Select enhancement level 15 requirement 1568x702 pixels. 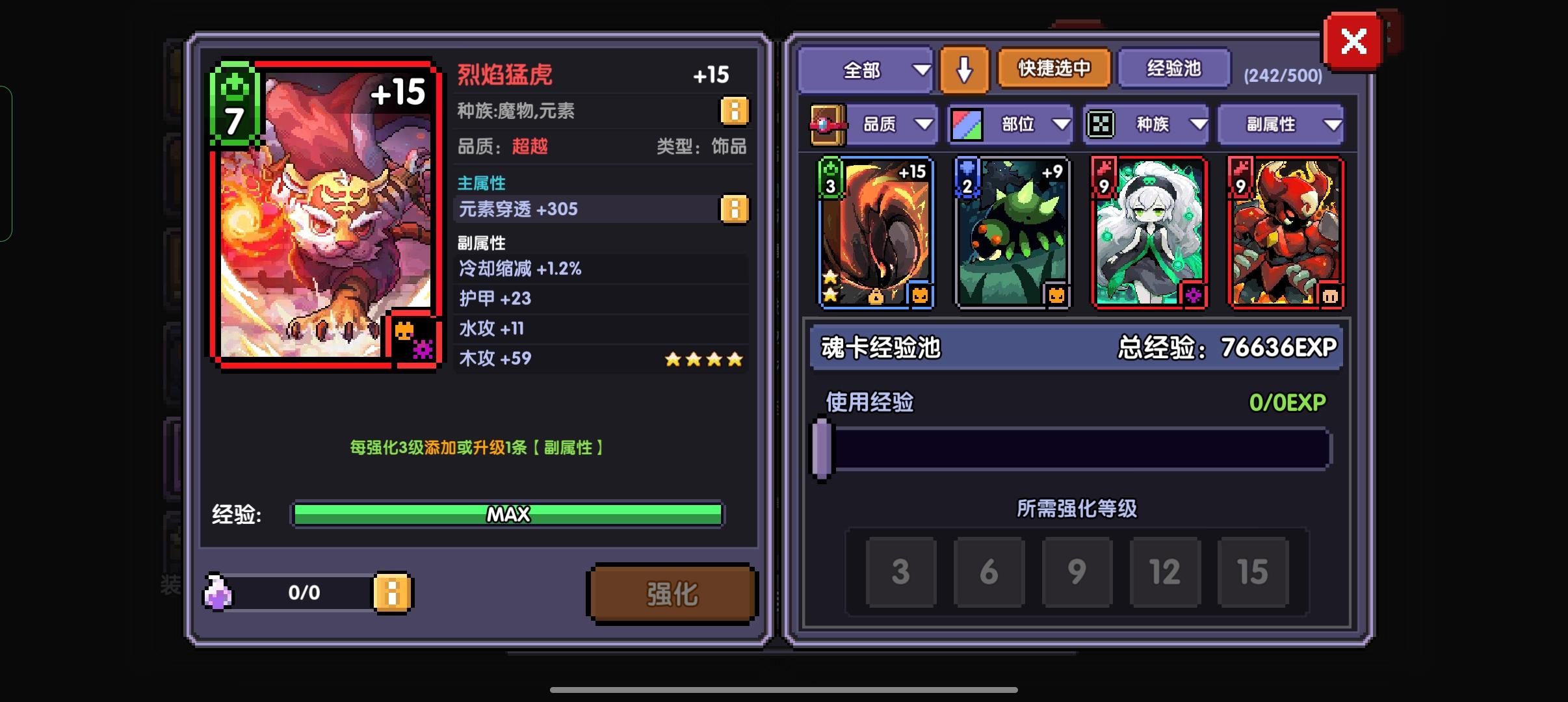(x=1254, y=572)
